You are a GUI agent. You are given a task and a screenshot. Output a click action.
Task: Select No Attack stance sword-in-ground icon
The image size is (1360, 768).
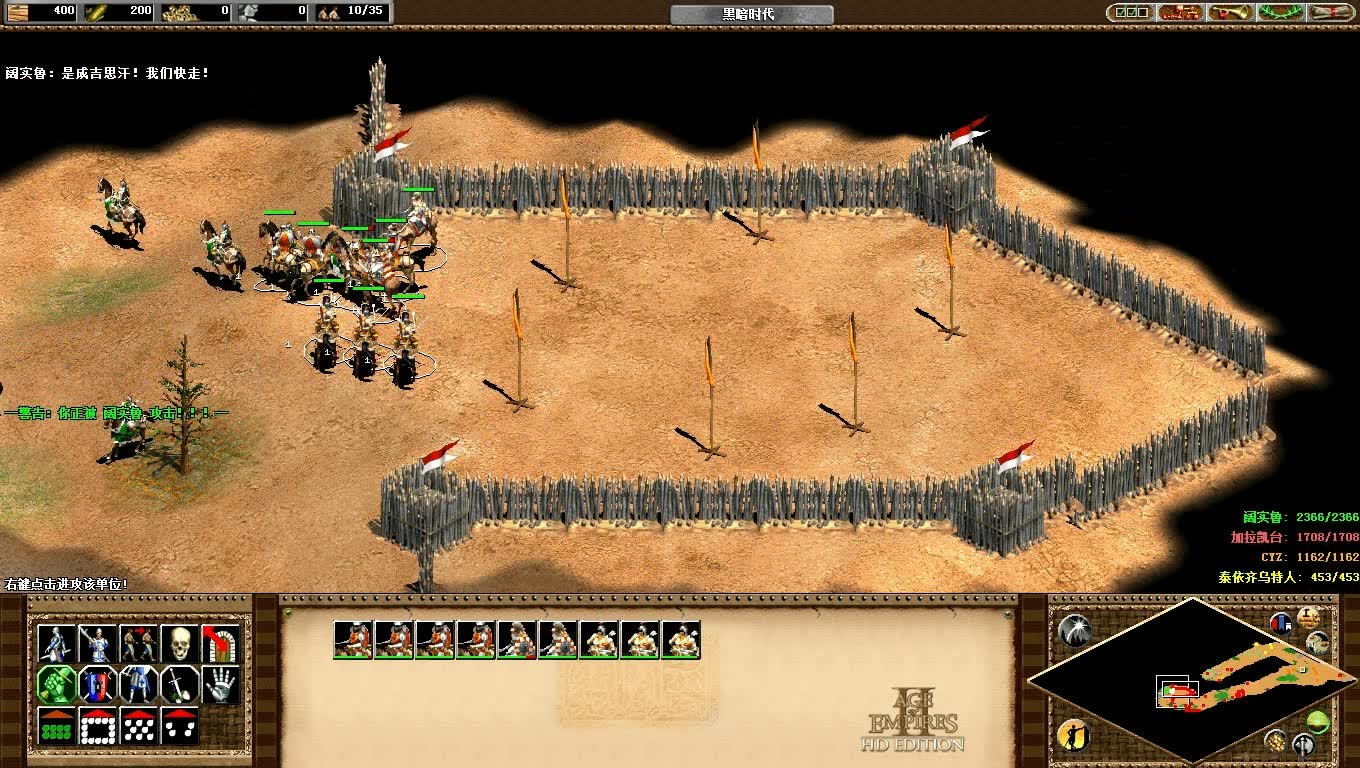coord(180,684)
